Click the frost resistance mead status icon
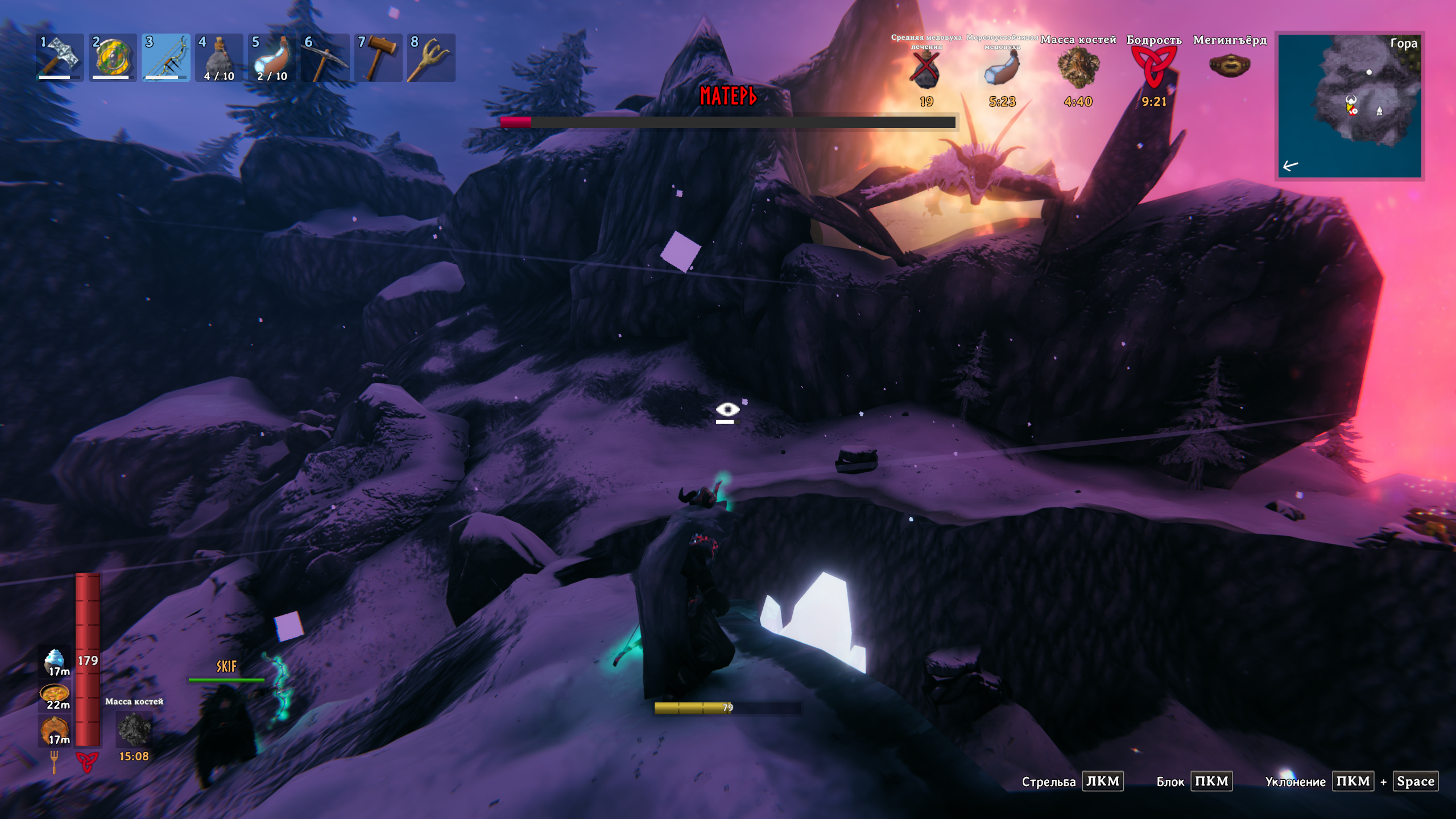 [1002, 69]
